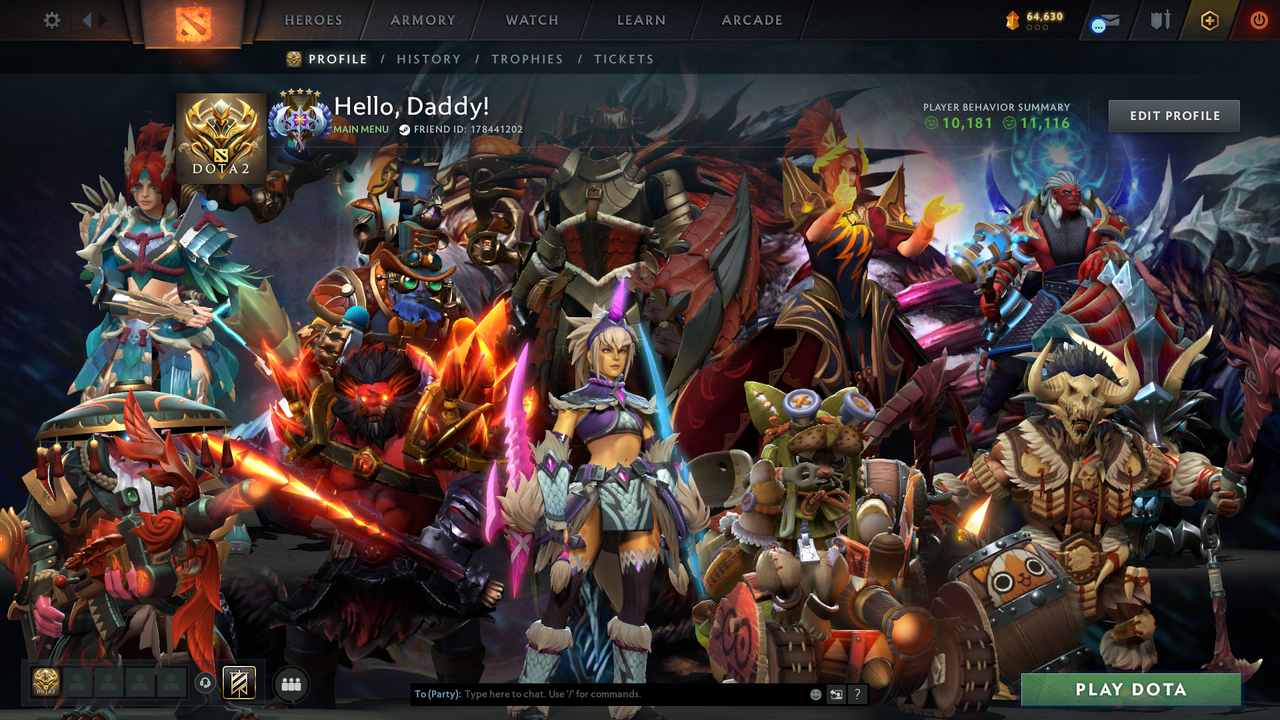Switch to the HISTORY tab
Screen dimensions: 1280x720
(429, 59)
